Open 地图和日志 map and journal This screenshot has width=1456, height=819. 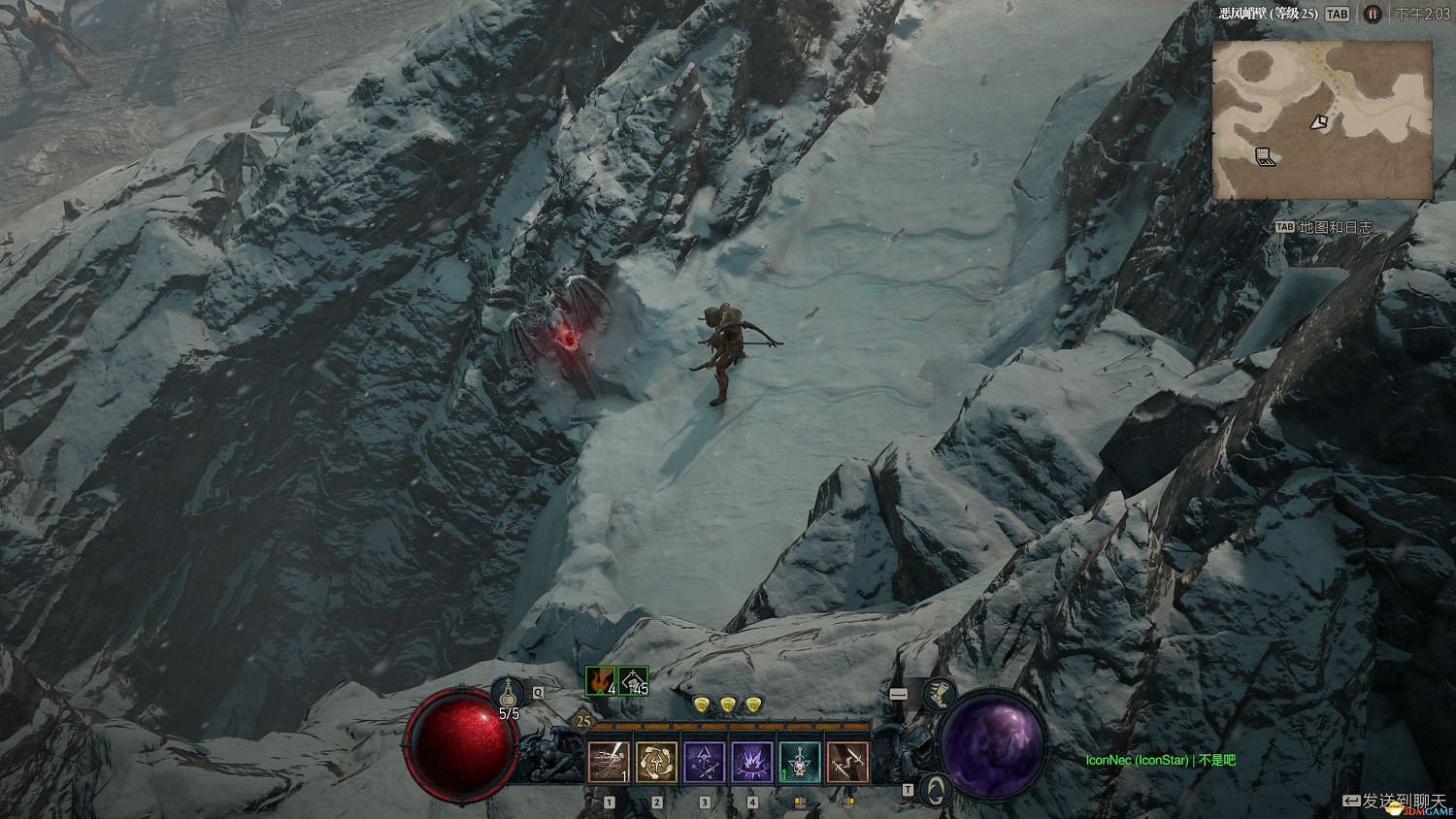pyautogui.click(x=1325, y=227)
